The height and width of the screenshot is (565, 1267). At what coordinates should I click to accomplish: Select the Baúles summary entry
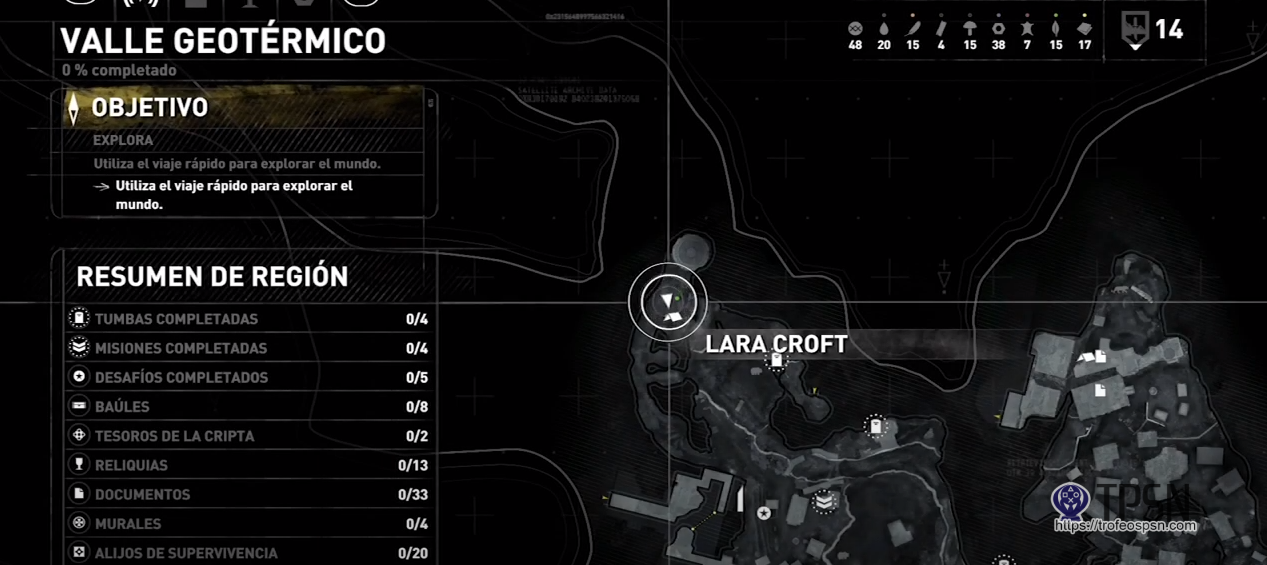248,407
